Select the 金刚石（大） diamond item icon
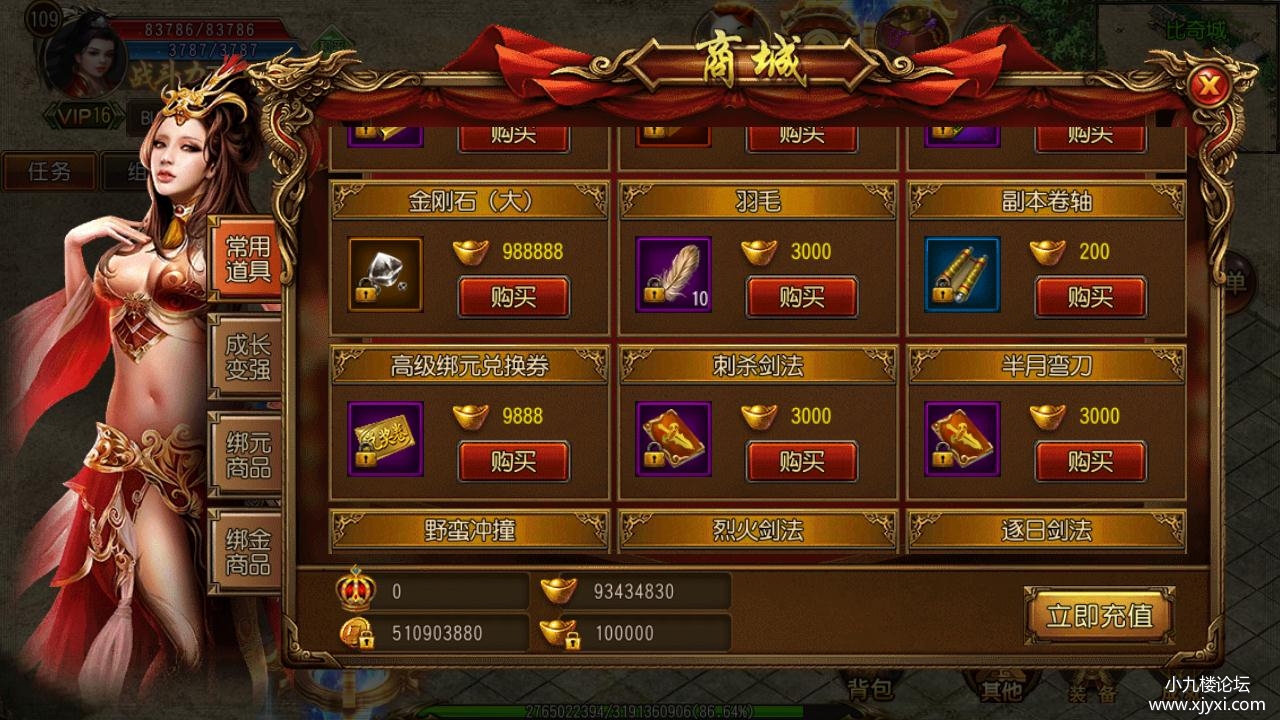 384,270
